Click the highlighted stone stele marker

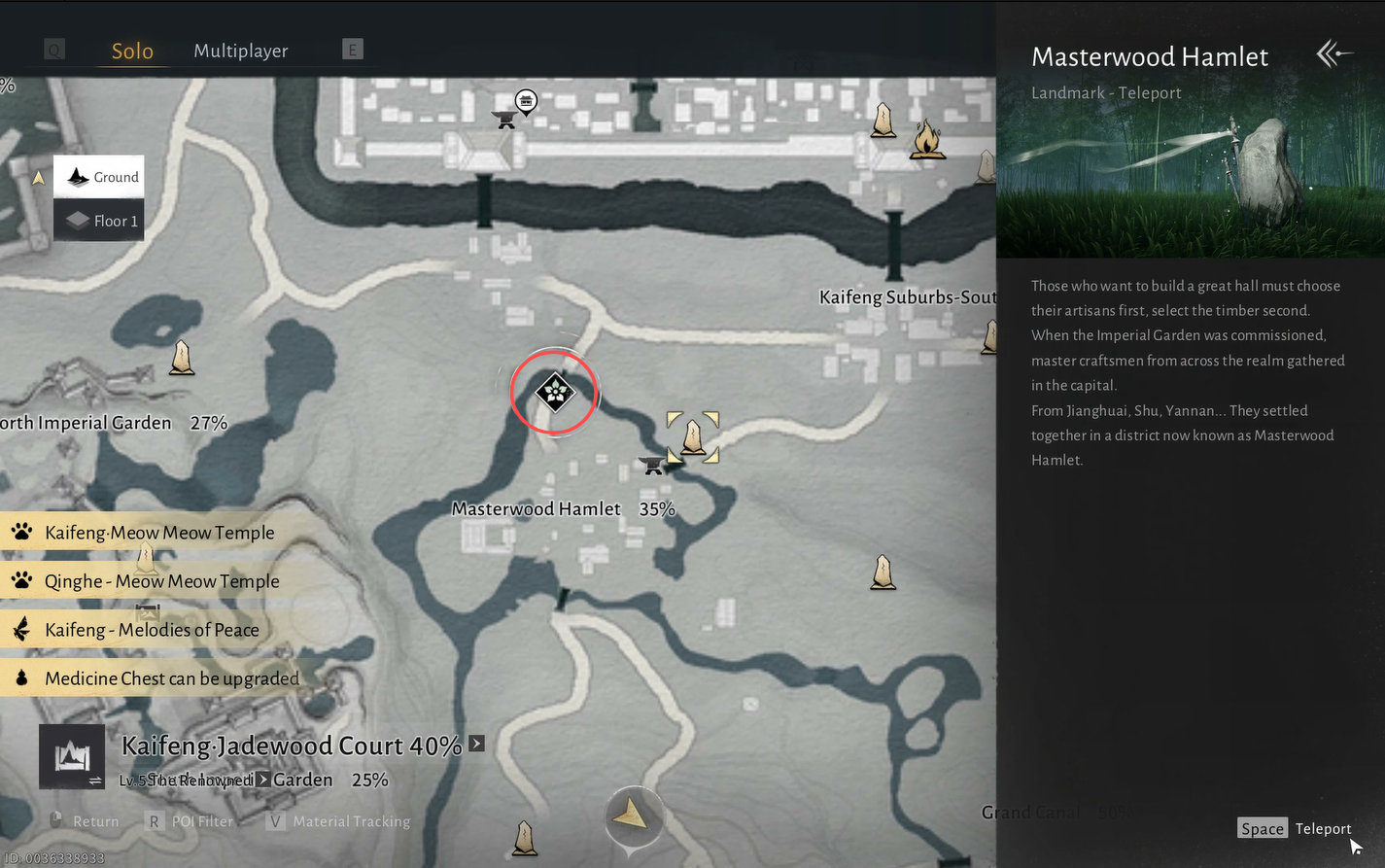pyautogui.click(x=693, y=436)
